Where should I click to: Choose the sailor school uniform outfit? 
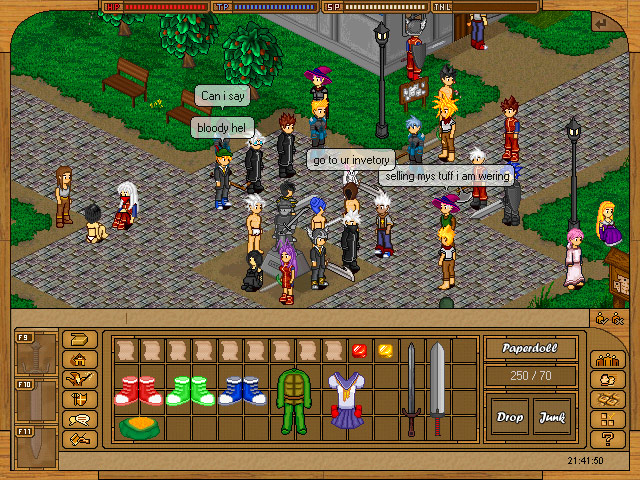tap(343, 400)
